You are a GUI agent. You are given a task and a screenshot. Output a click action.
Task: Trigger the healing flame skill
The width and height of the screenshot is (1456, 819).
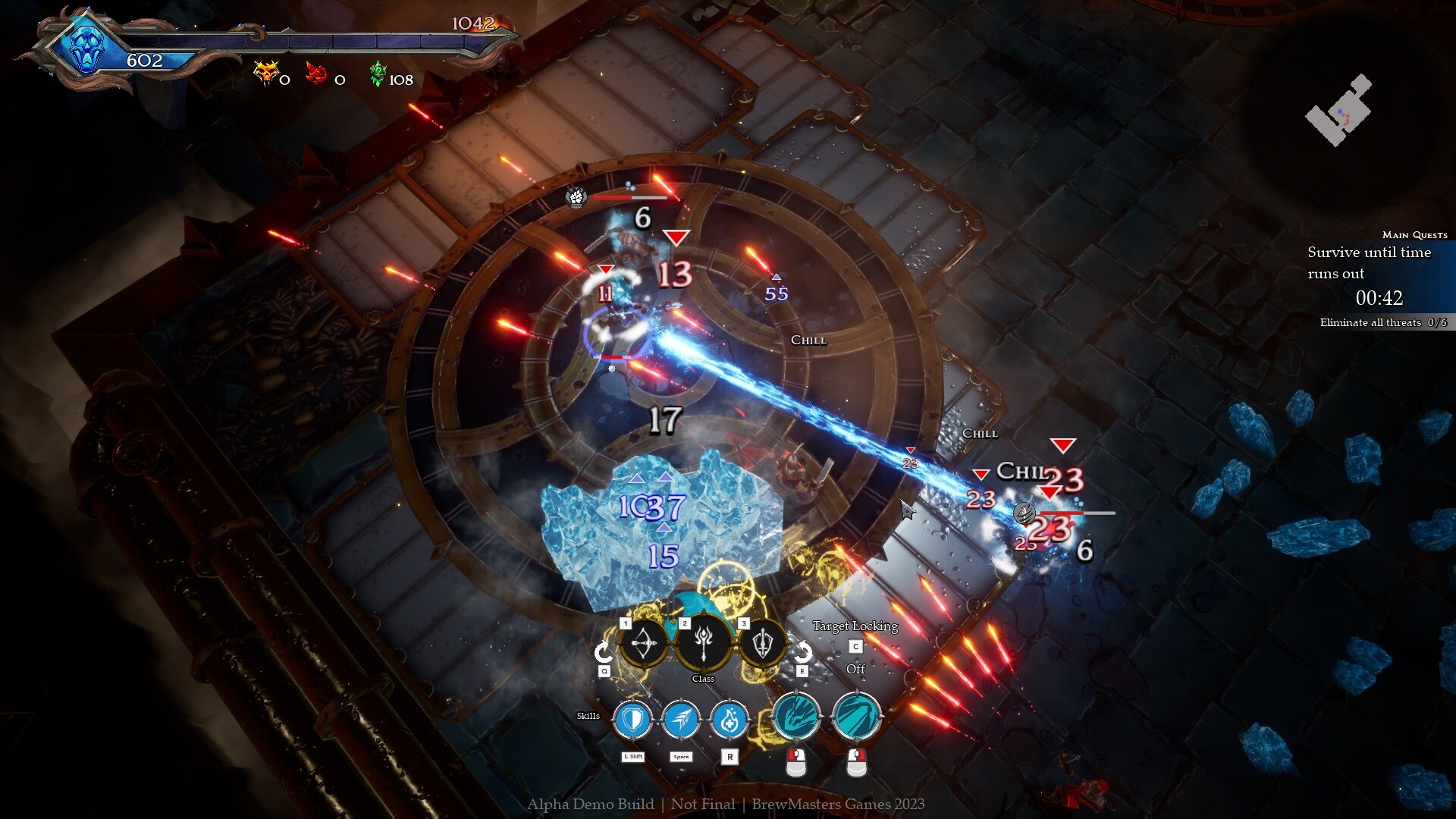click(730, 719)
